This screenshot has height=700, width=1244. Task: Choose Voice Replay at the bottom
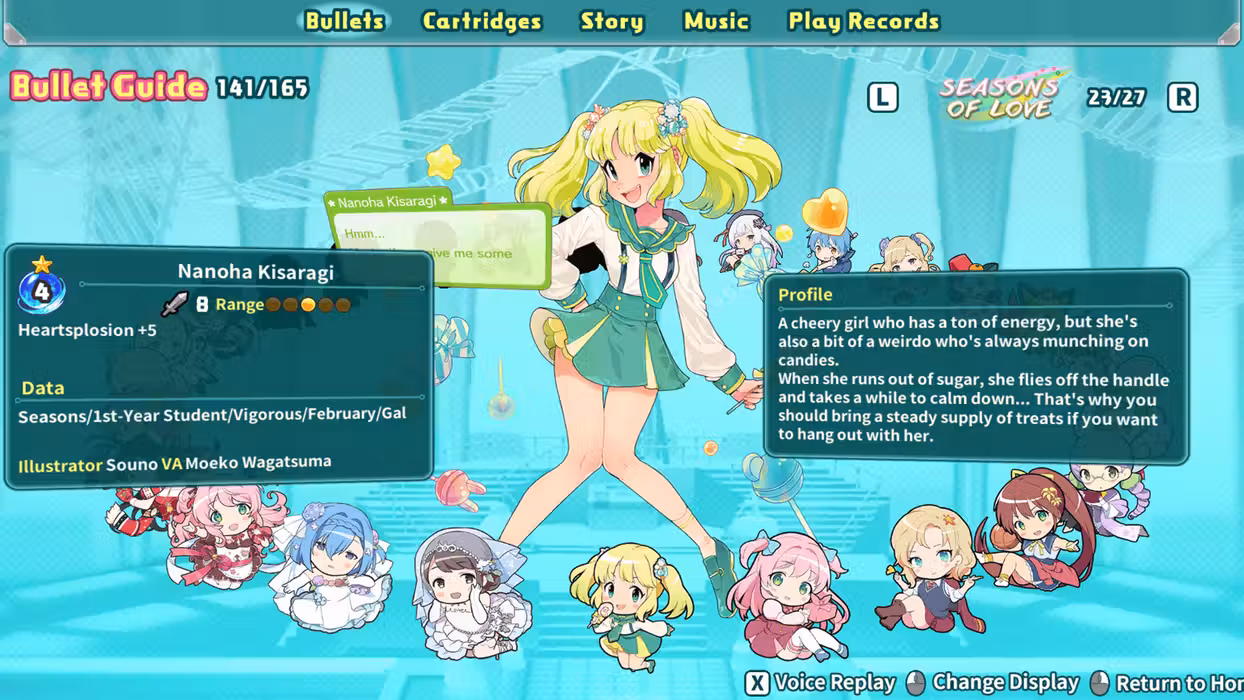tap(820, 682)
